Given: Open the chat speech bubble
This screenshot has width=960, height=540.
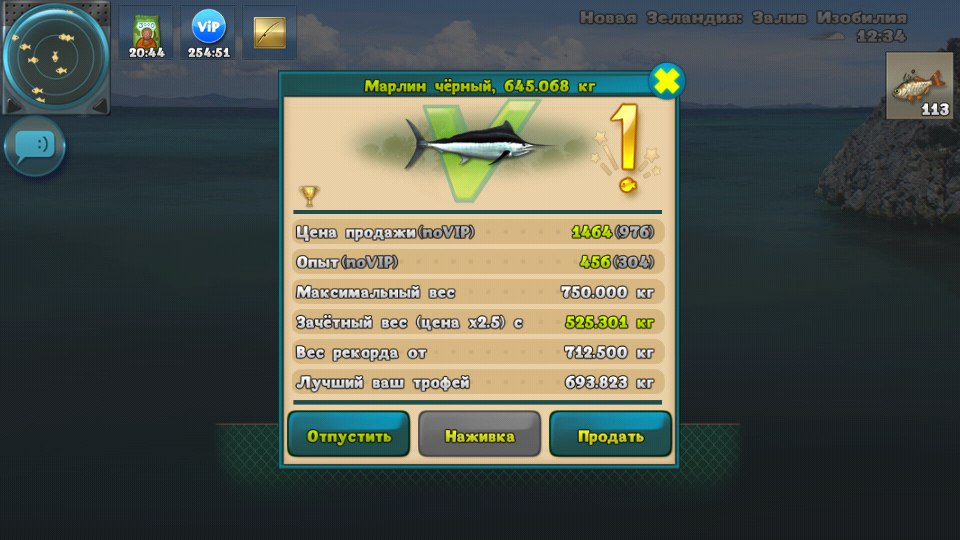Looking at the screenshot, I should (35, 146).
